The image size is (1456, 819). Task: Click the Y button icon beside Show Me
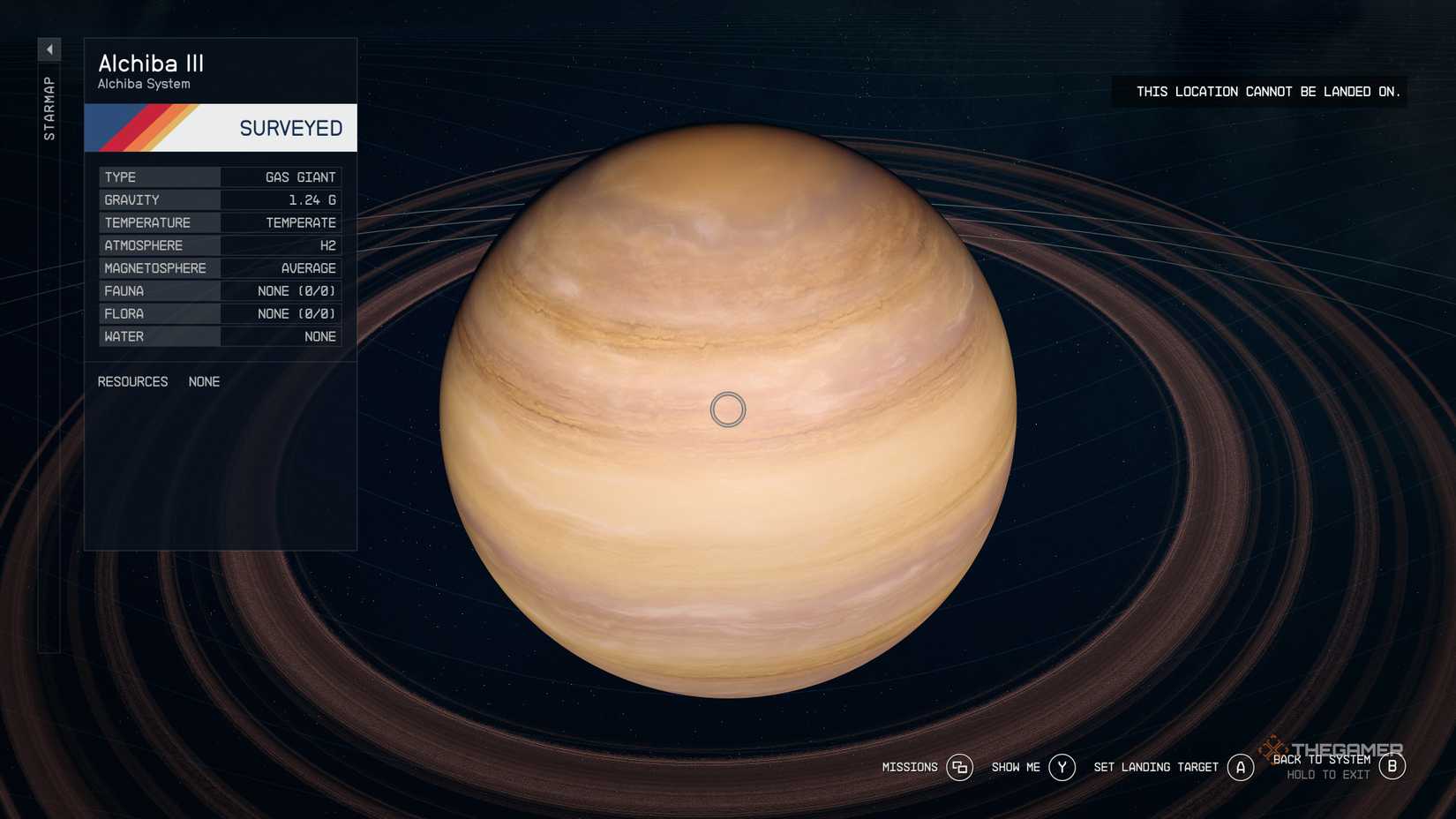tap(1062, 767)
